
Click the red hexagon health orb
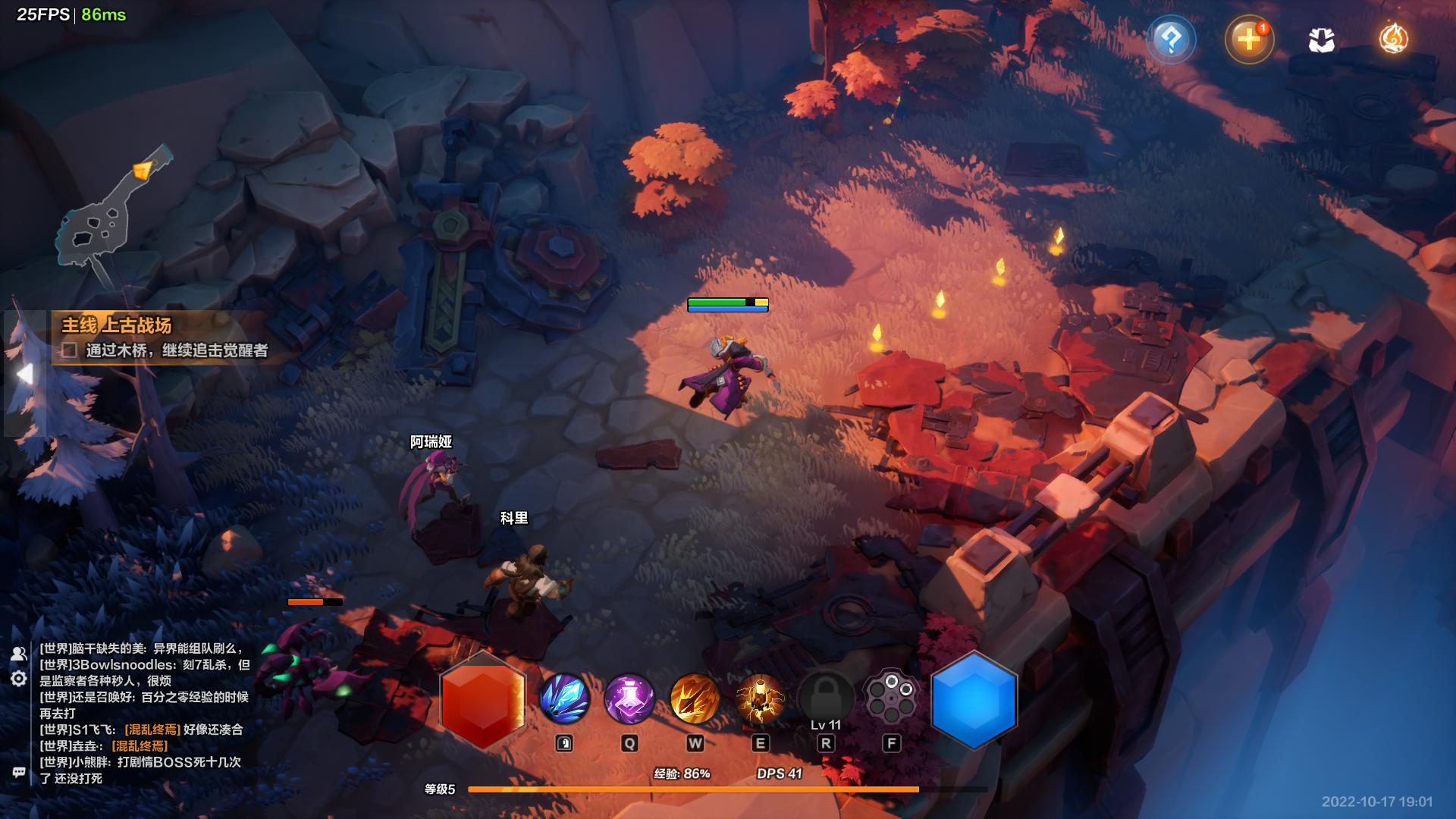[482, 700]
